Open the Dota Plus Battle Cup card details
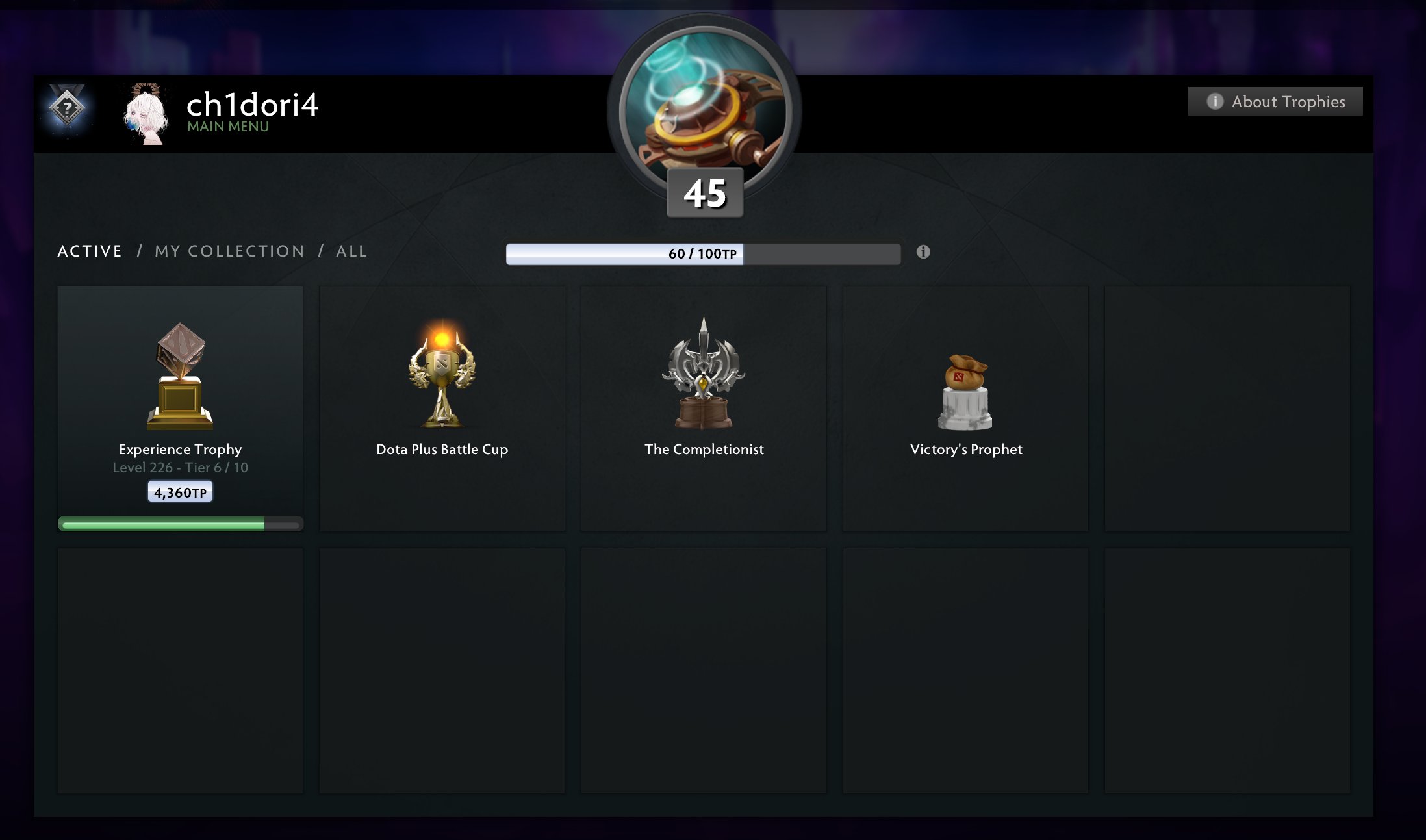 tap(442, 409)
